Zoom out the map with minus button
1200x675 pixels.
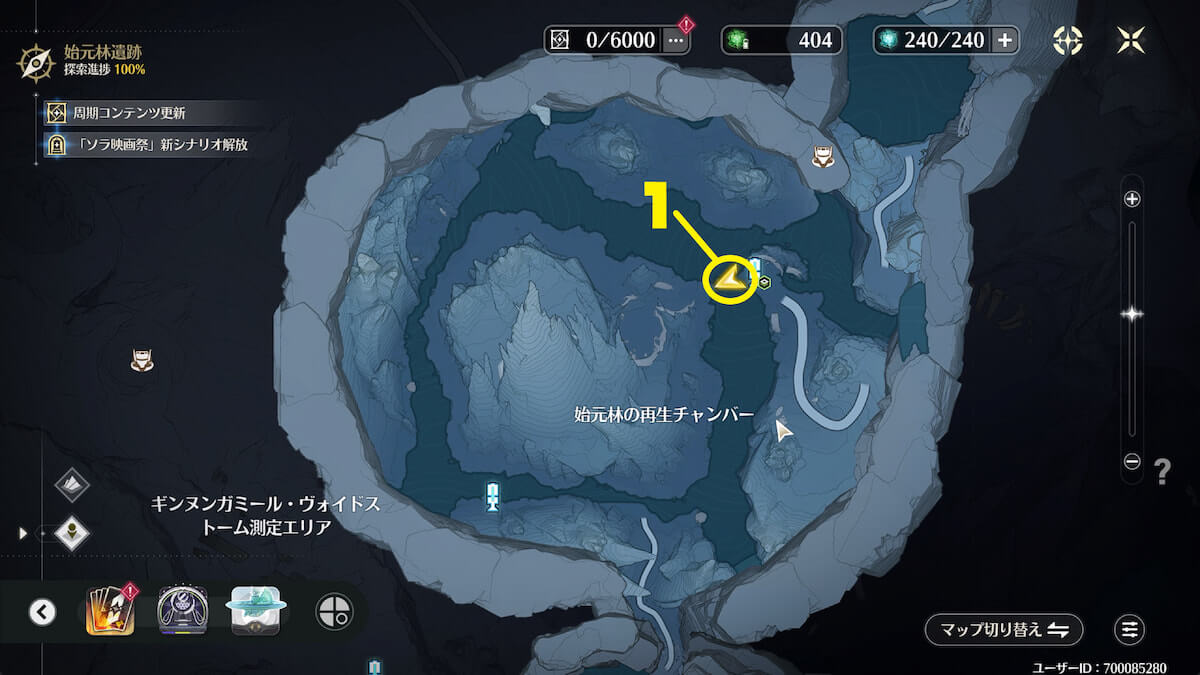click(1132, 462)
